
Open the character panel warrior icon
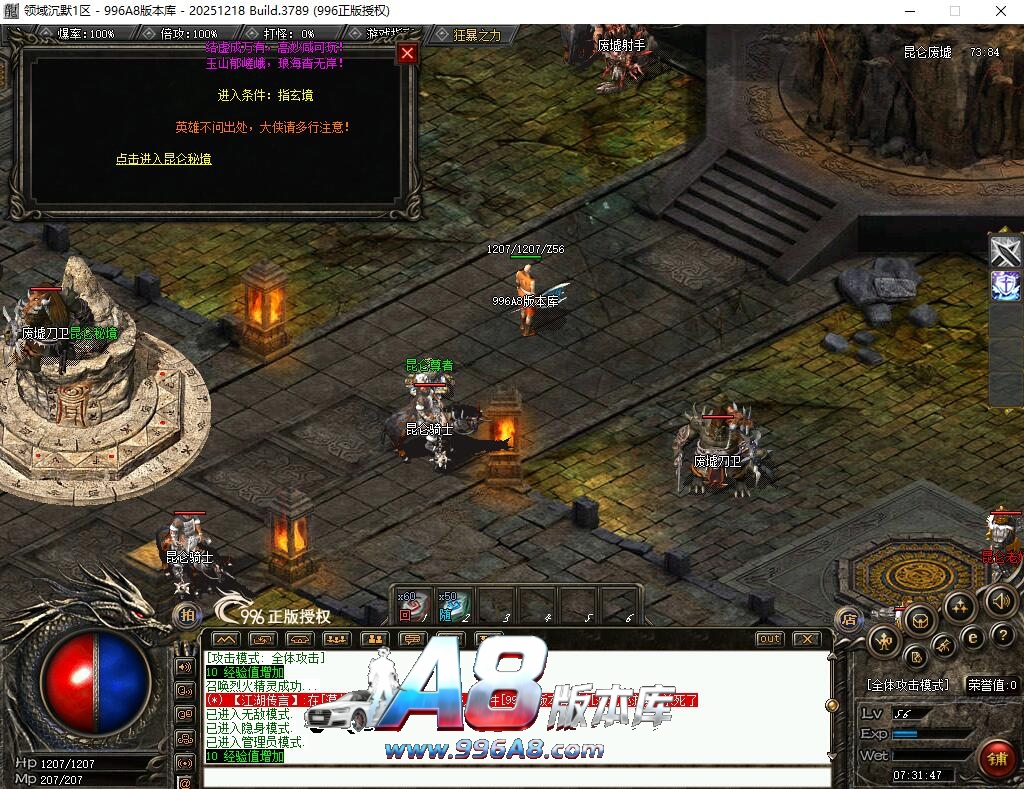click(884, 641)
